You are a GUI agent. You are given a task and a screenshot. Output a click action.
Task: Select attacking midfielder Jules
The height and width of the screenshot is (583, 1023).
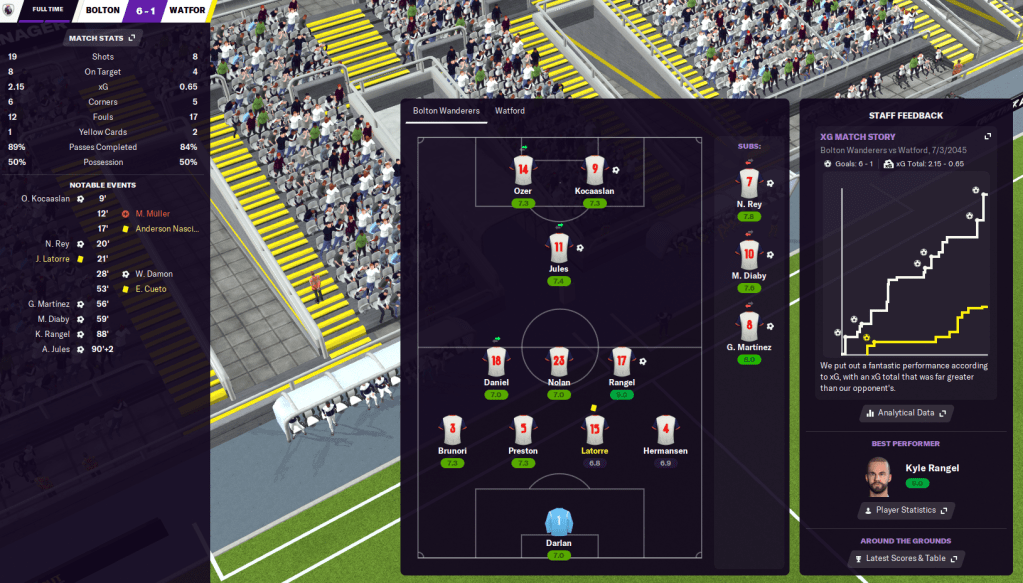[558, 248]
